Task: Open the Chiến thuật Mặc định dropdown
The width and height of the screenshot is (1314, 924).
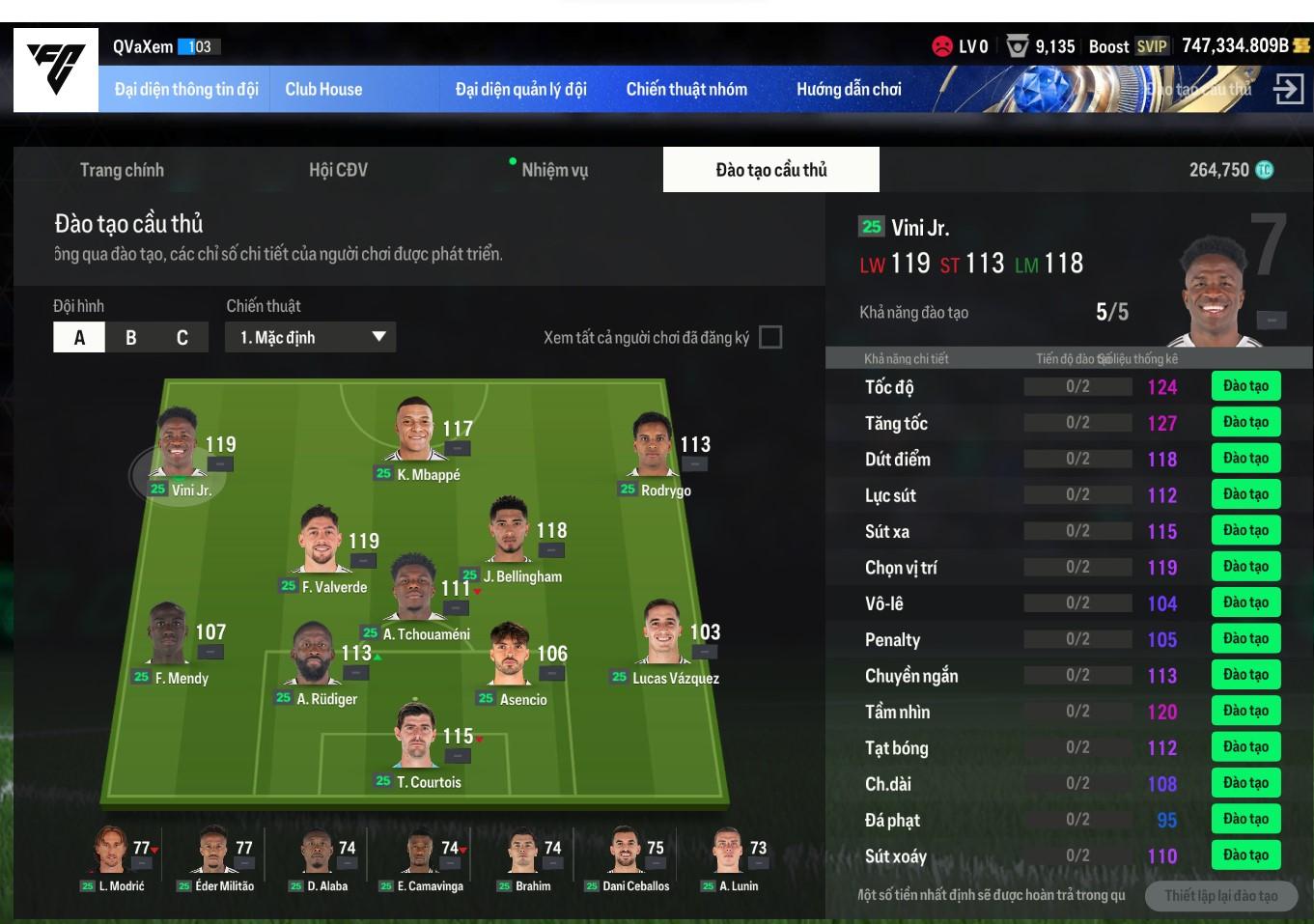Action: (311, 337)
